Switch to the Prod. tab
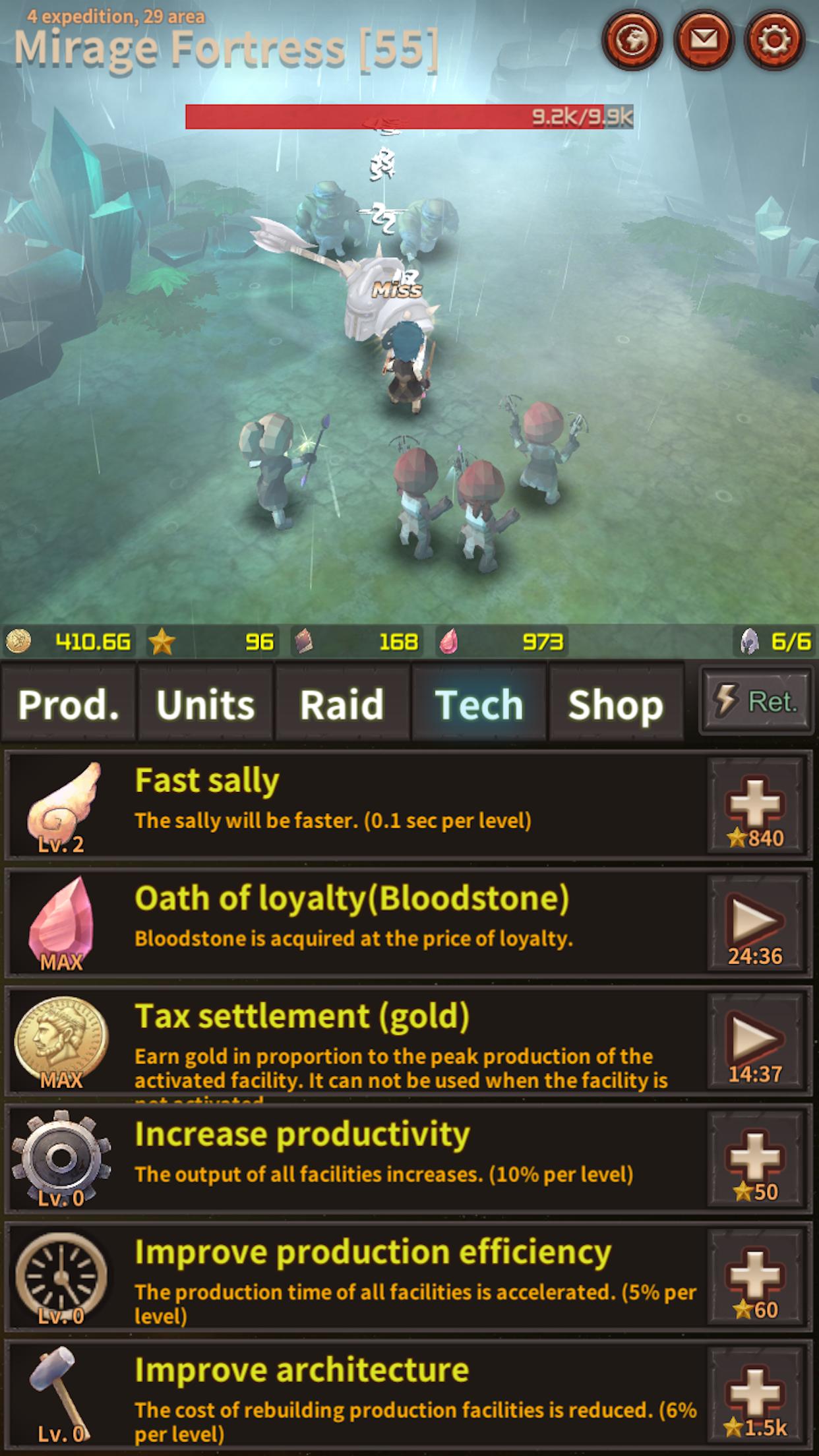 click(69, 704)
